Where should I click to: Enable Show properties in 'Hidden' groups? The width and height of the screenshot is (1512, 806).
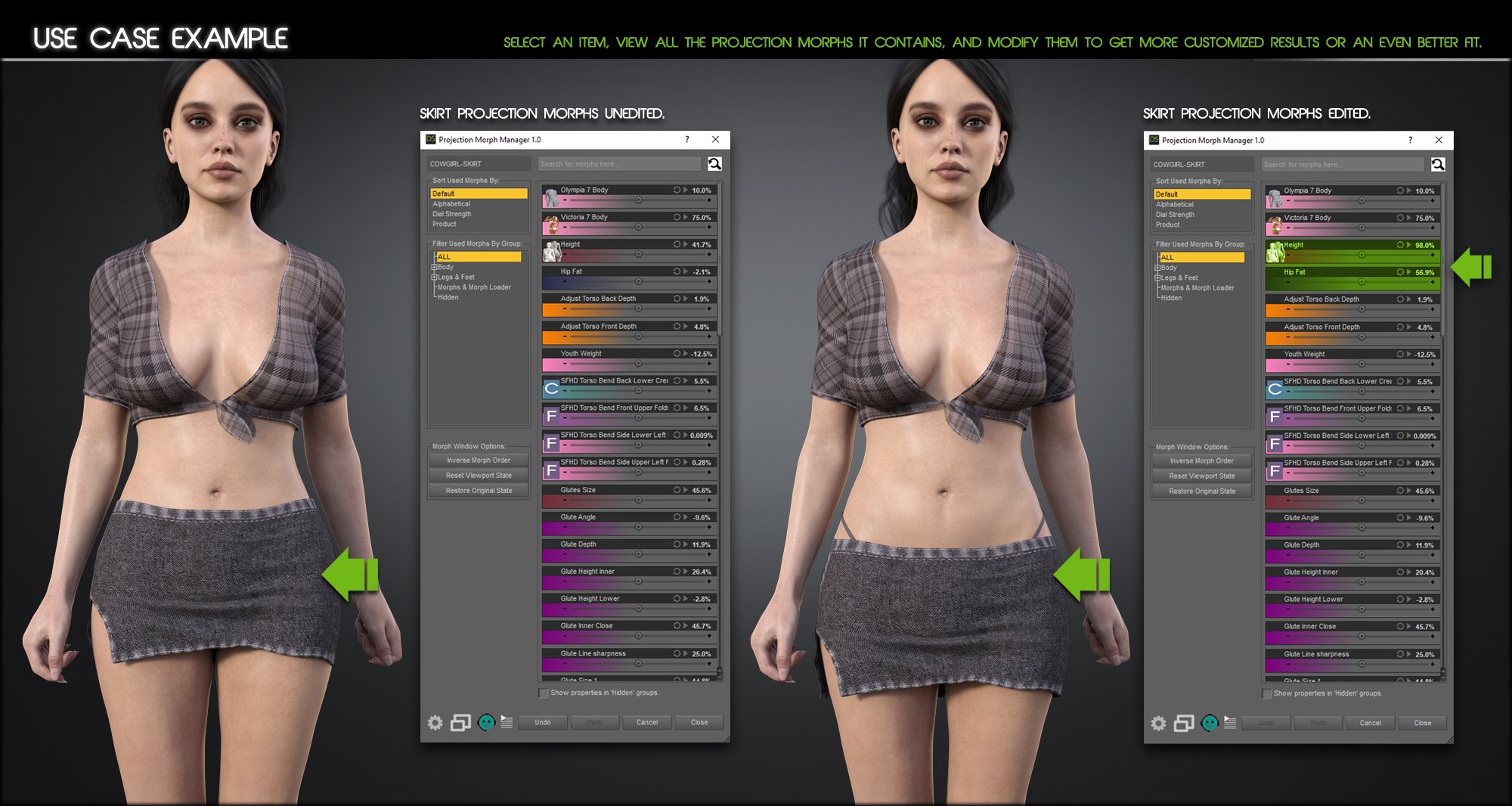(542, 693)
